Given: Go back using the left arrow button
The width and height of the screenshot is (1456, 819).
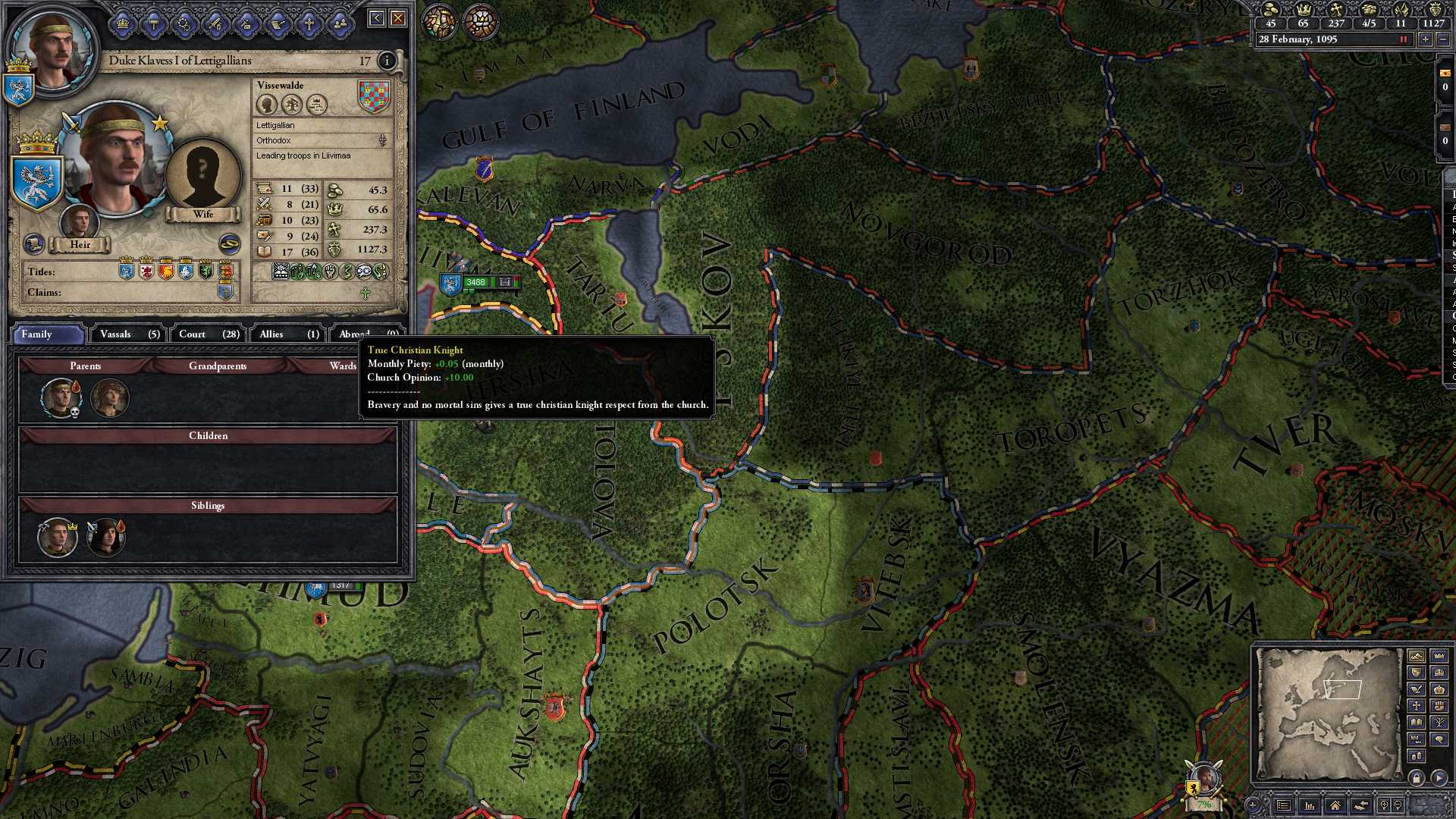Looking at the screenshot, I should click(376, 18).
